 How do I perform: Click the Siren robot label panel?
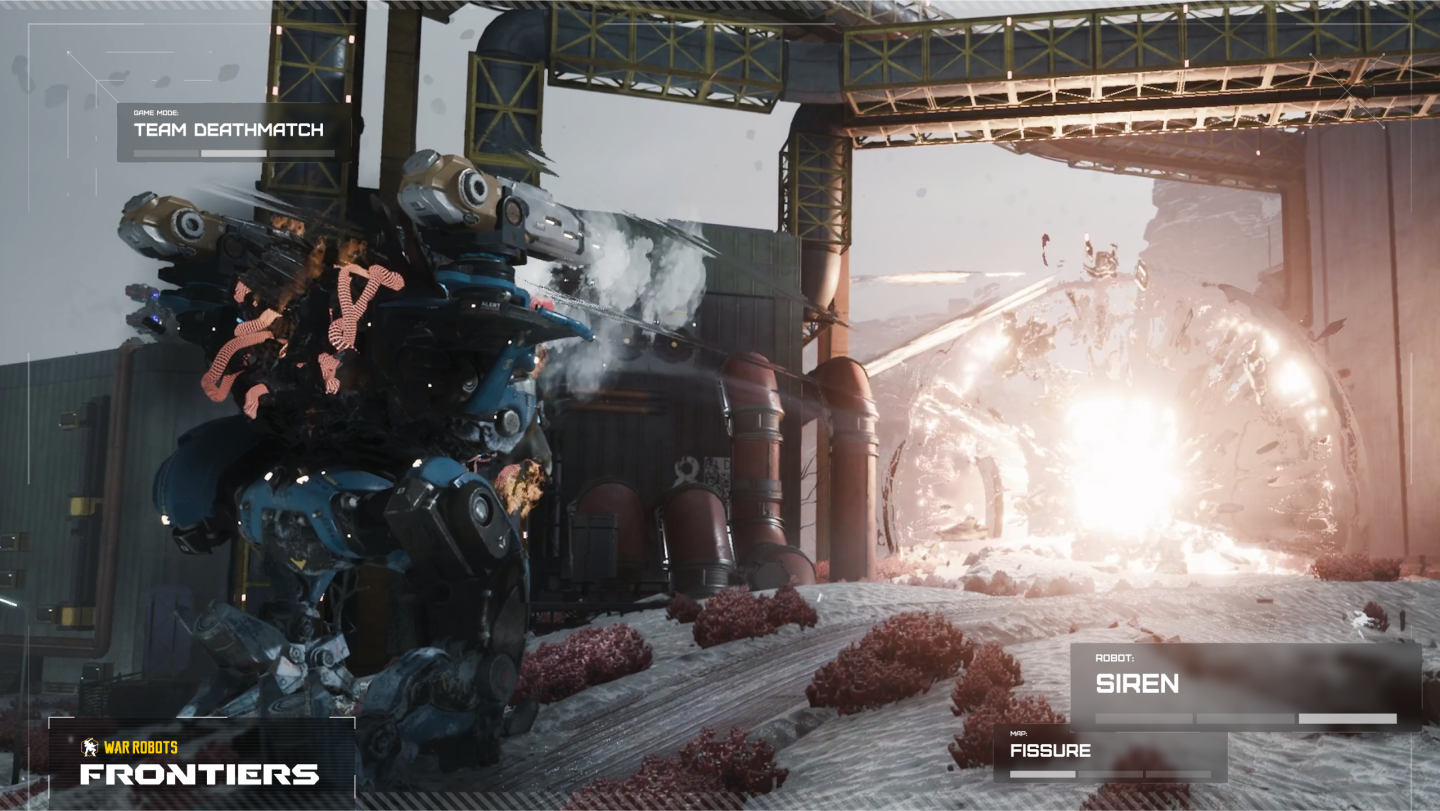(x=1245, y=685)
